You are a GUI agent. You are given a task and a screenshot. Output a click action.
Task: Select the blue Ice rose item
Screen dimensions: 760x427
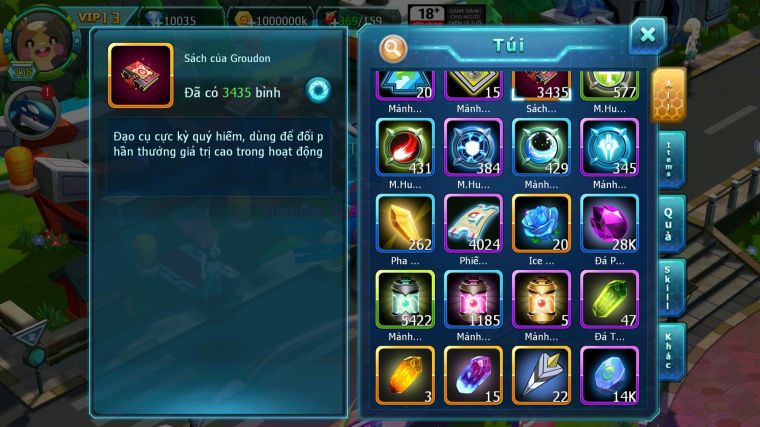[x=541, y=222]
